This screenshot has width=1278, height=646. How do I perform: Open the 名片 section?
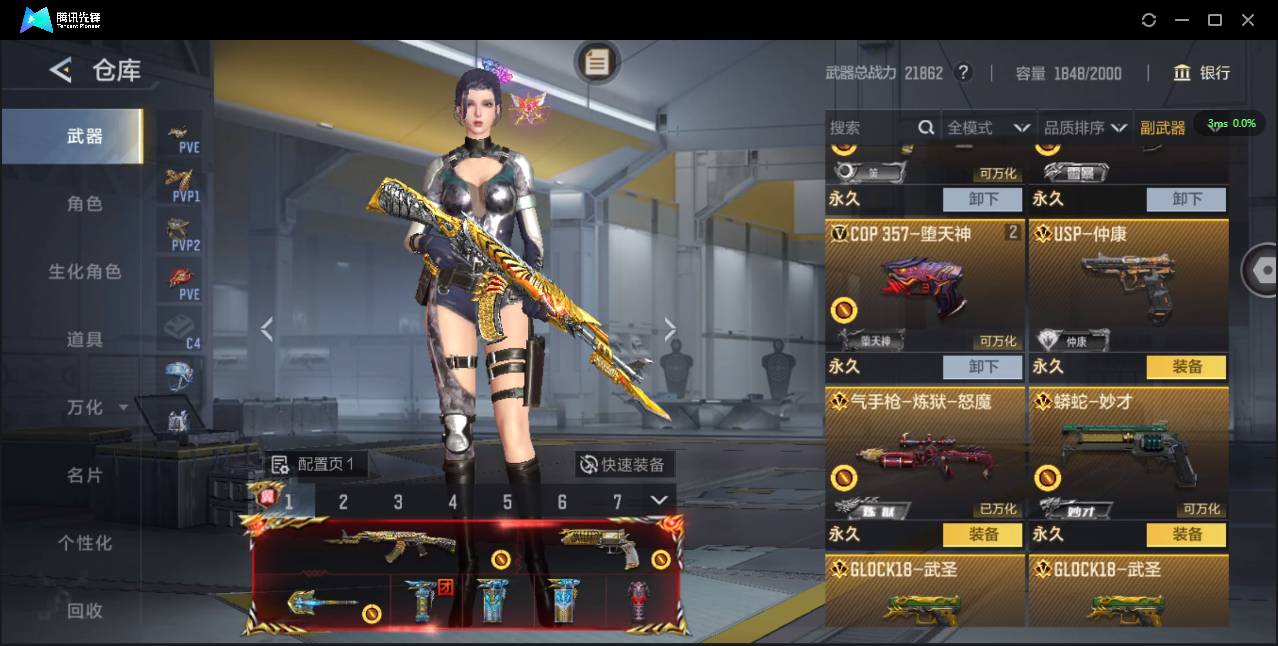[x=85, y=475]
